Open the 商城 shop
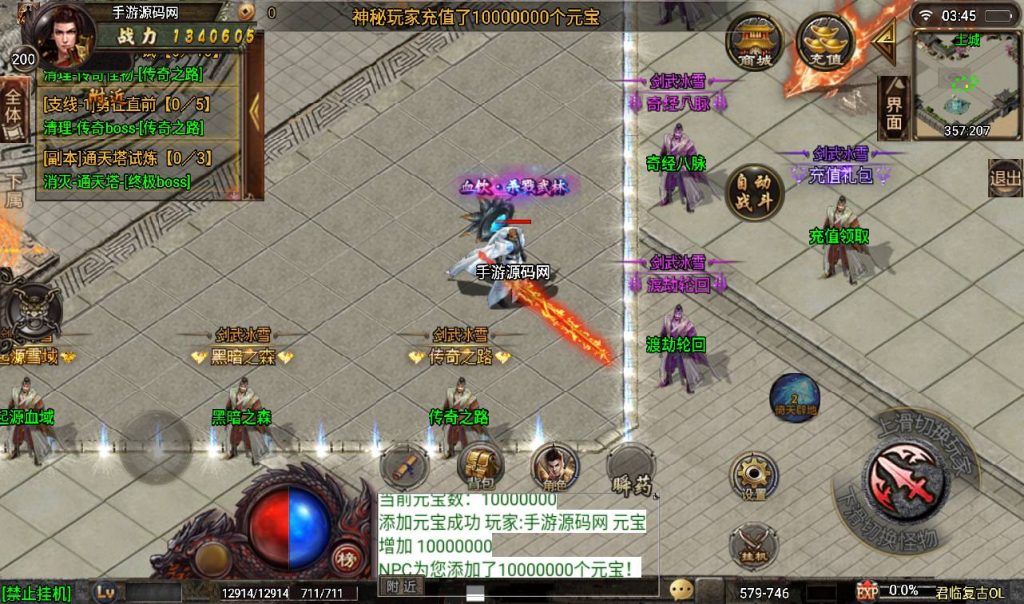 755,43
